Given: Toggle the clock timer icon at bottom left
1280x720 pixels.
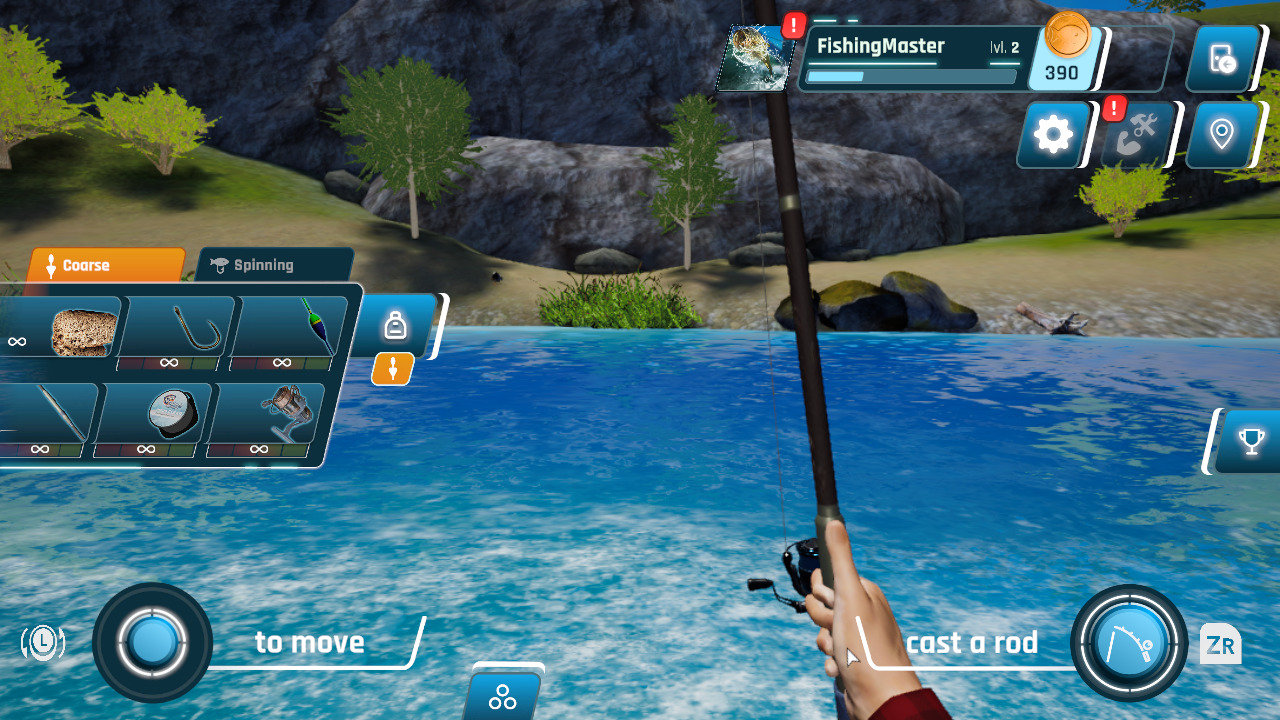Looking at the screenshot, I should point(42,643).
